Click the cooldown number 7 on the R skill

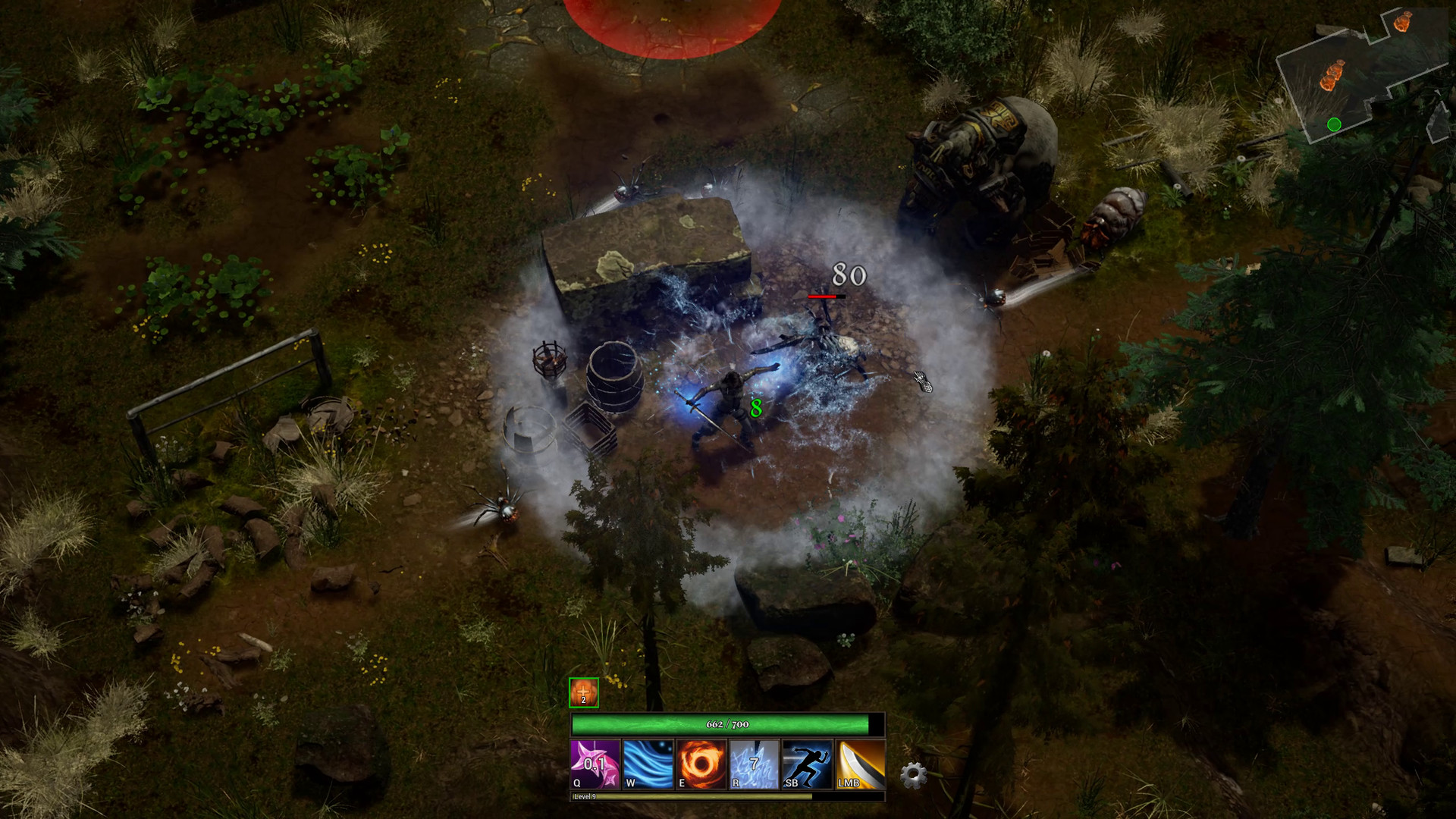coord(753,762)
